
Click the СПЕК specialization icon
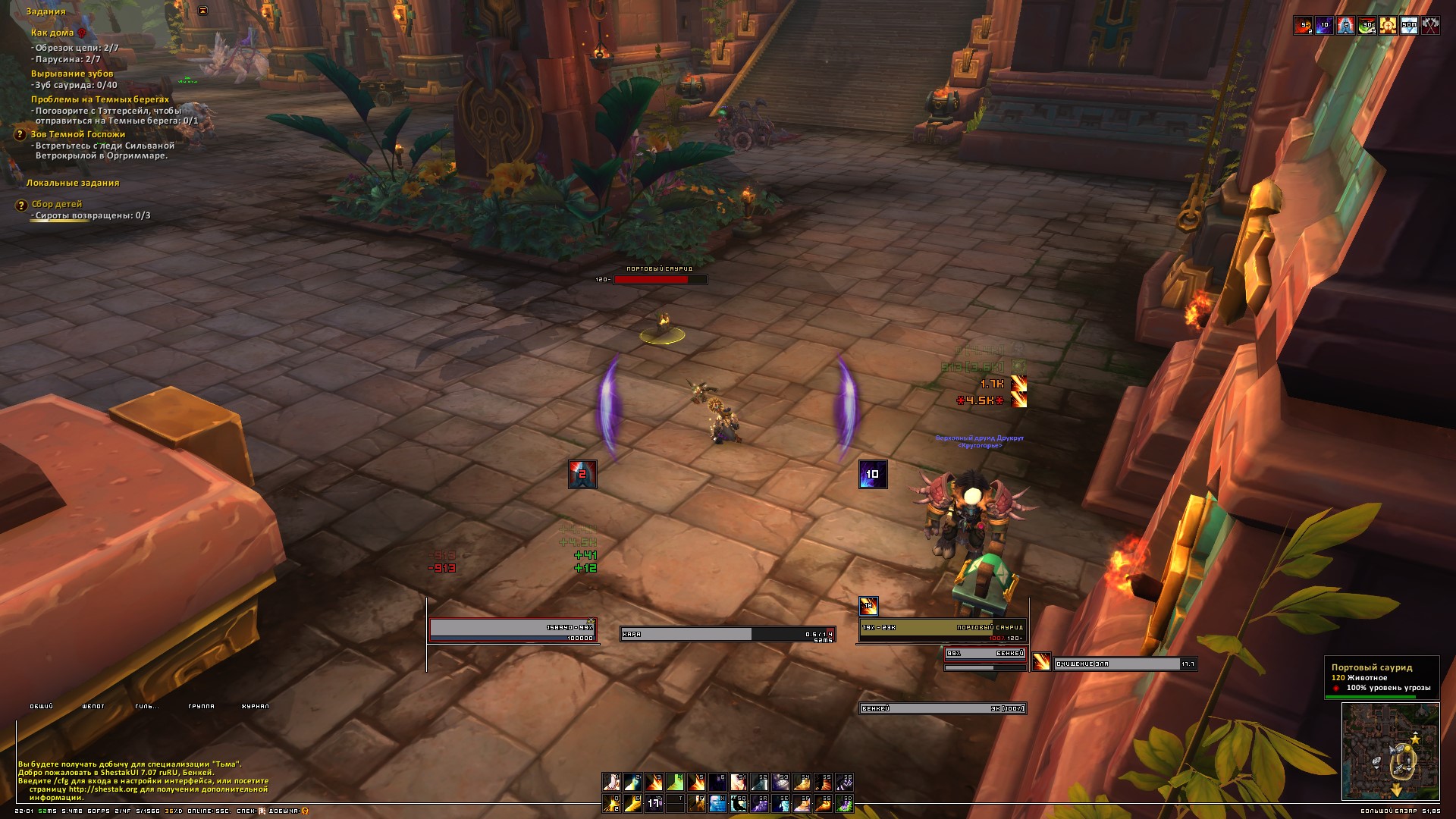tap(262, 811)
